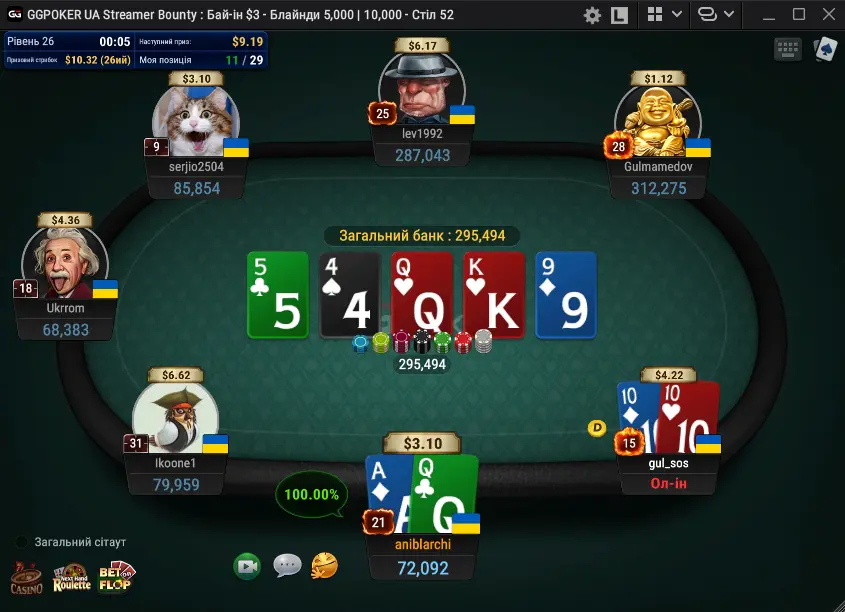Open the Casino game icon
845x612 pixels.
27,578
